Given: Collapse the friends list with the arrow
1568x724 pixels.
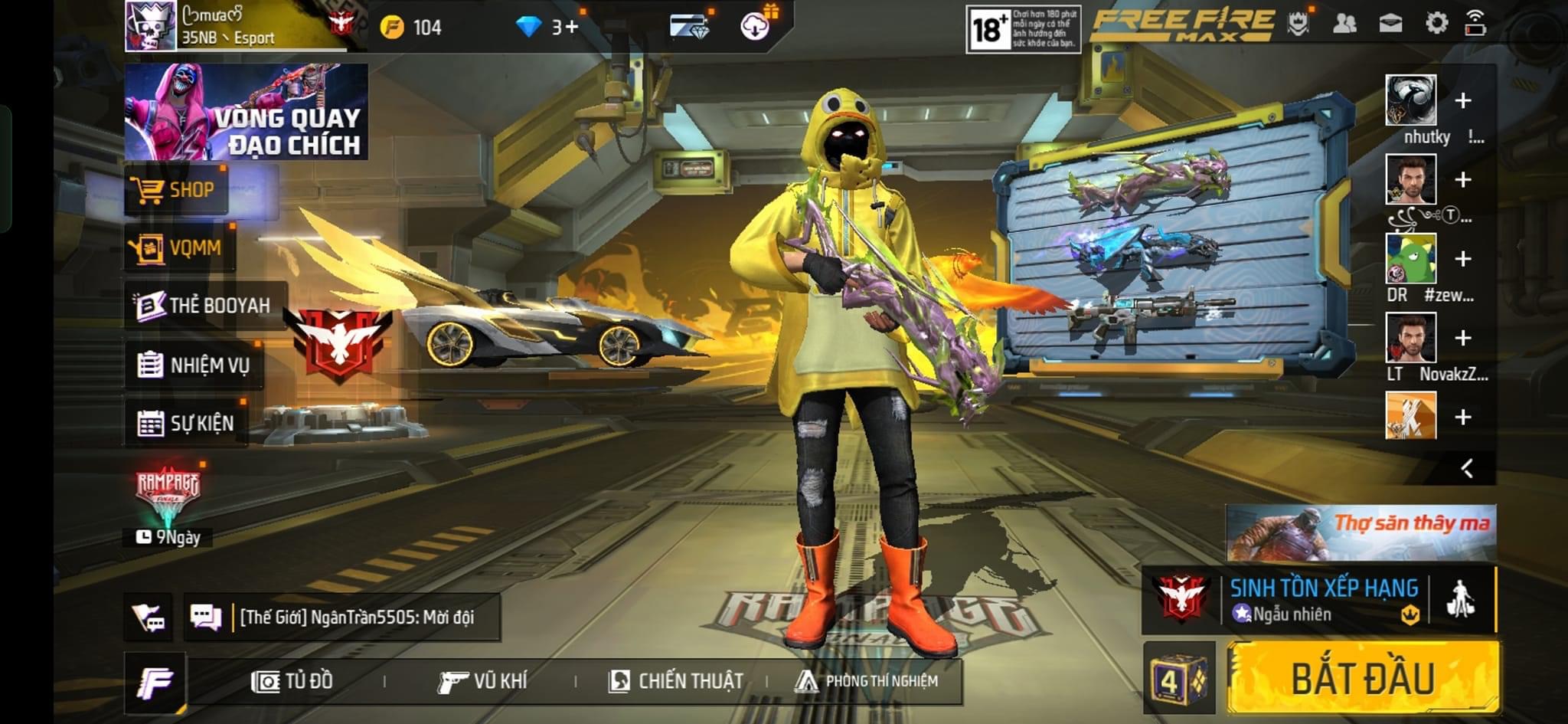Looking at the screenshot, I should click(1467, 468).
